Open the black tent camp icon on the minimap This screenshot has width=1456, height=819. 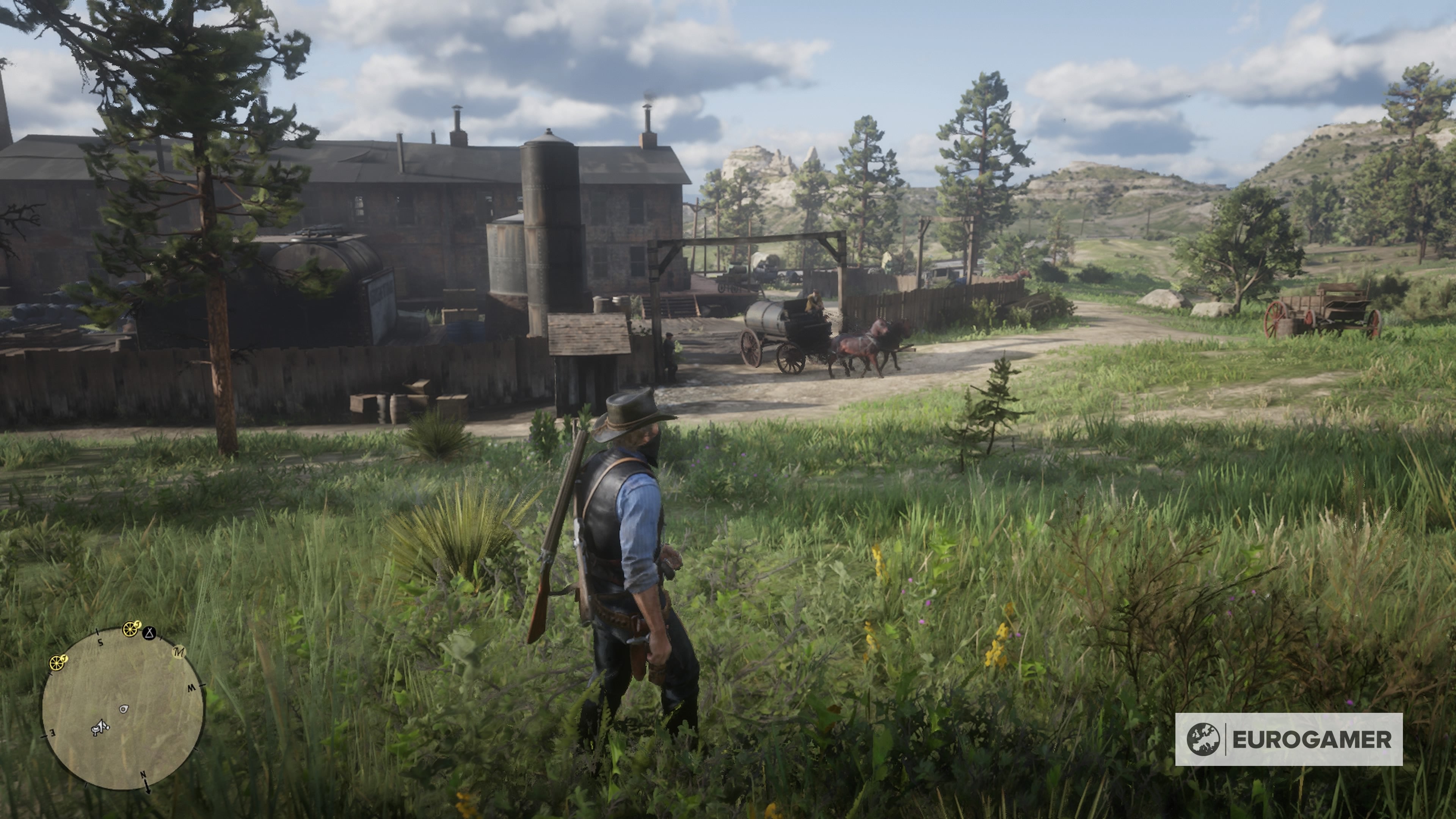point(149,633)
